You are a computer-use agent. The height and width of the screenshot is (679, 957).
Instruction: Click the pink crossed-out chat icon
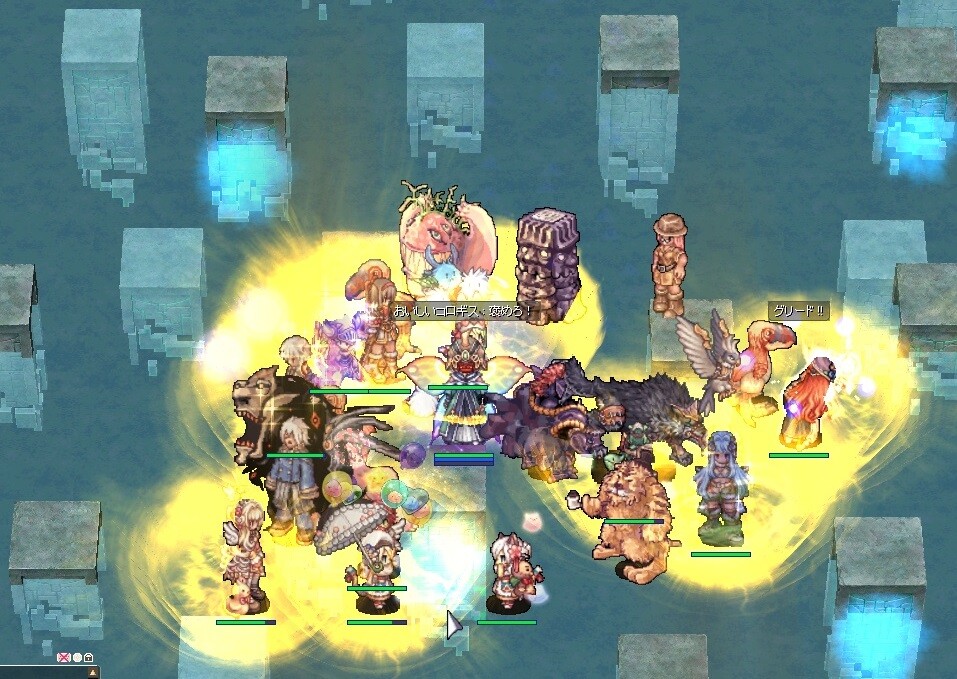pos(63,658)
